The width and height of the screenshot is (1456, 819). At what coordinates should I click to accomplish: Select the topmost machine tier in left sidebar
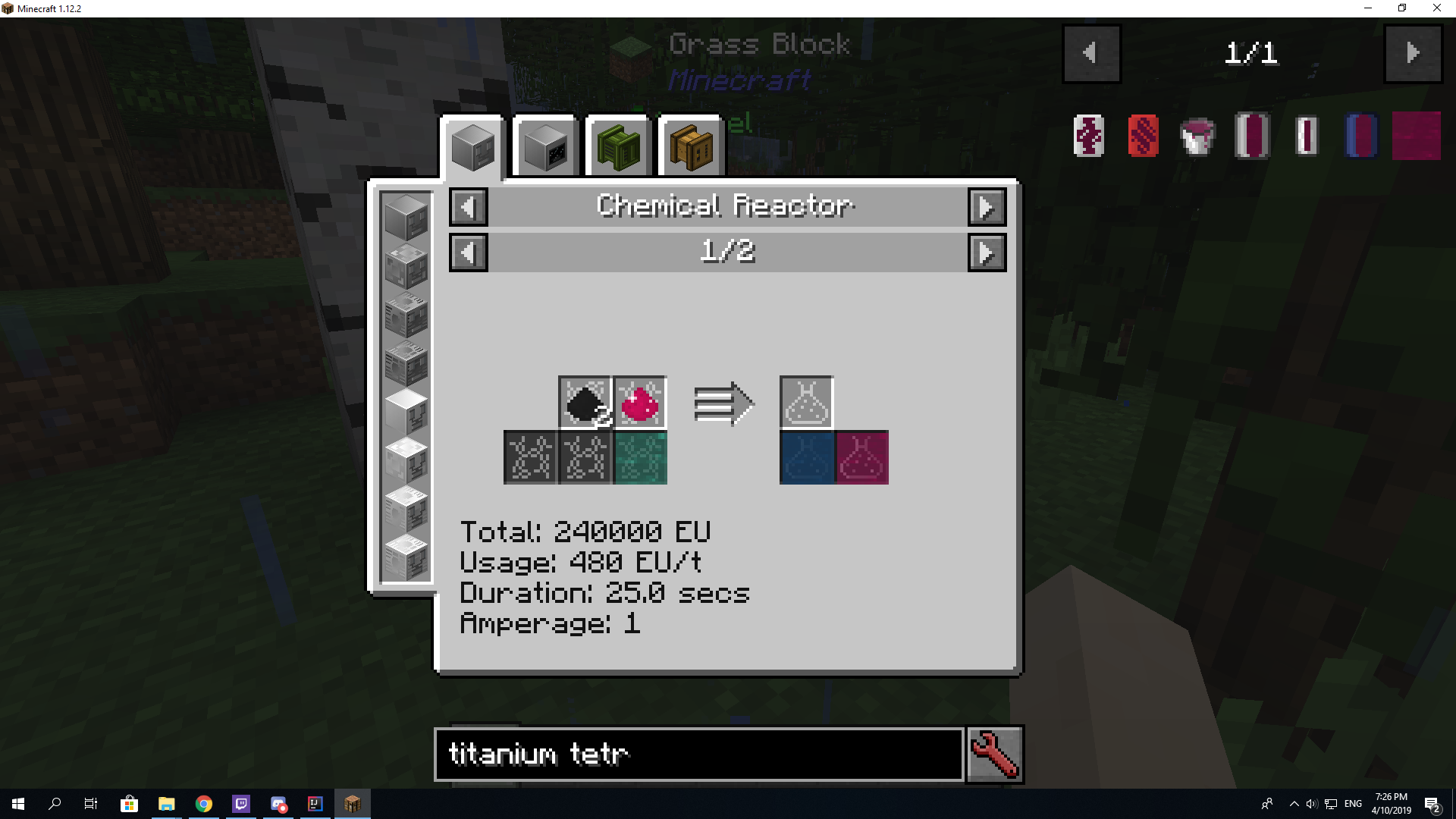(406, 218)
